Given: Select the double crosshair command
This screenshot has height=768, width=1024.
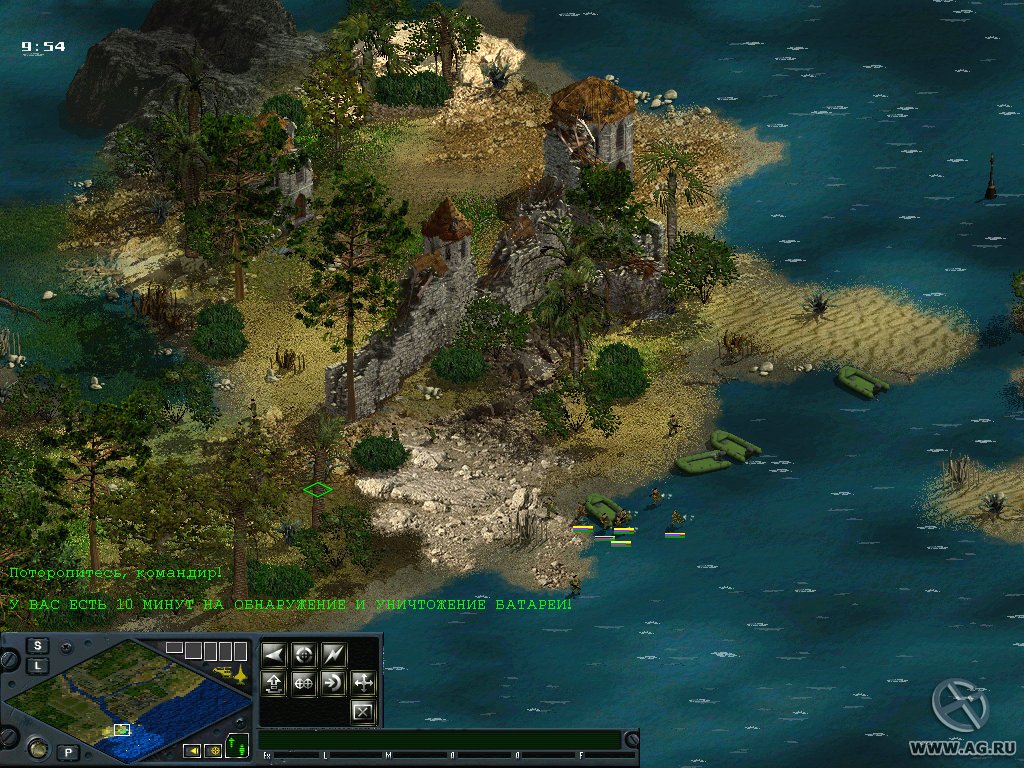Looking at the screenshot, I should (x=304, y=684).
